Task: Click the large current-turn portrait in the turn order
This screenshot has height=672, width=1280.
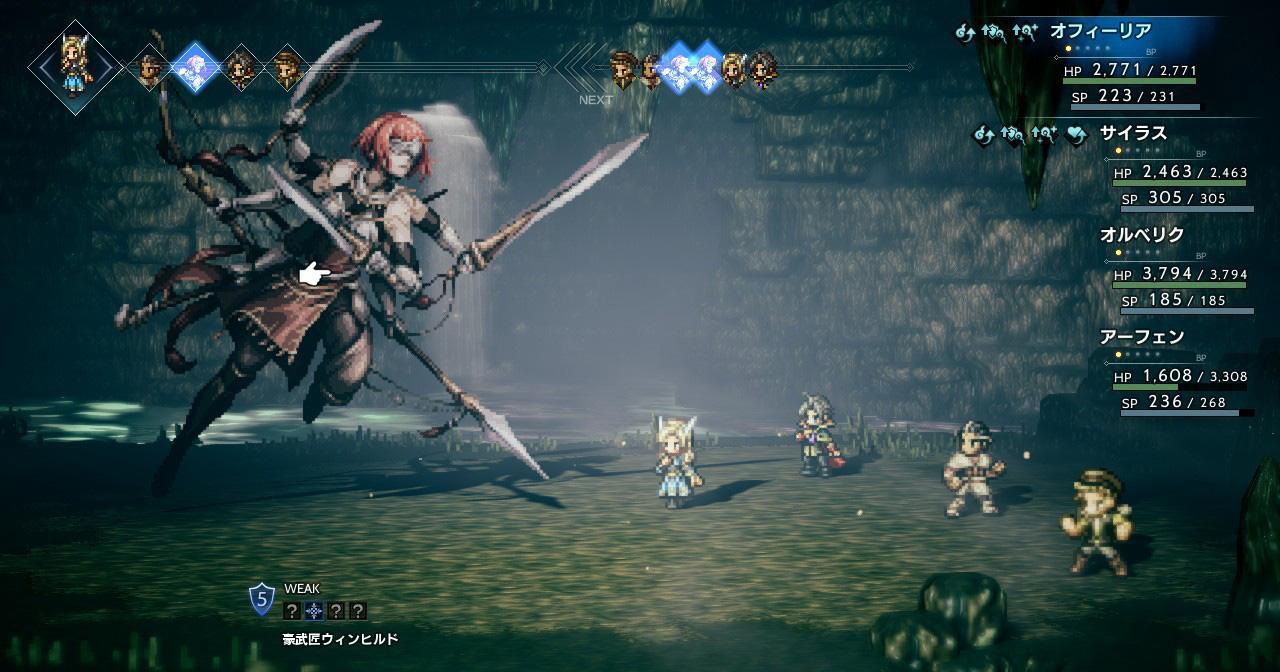Action: point(75,65)
